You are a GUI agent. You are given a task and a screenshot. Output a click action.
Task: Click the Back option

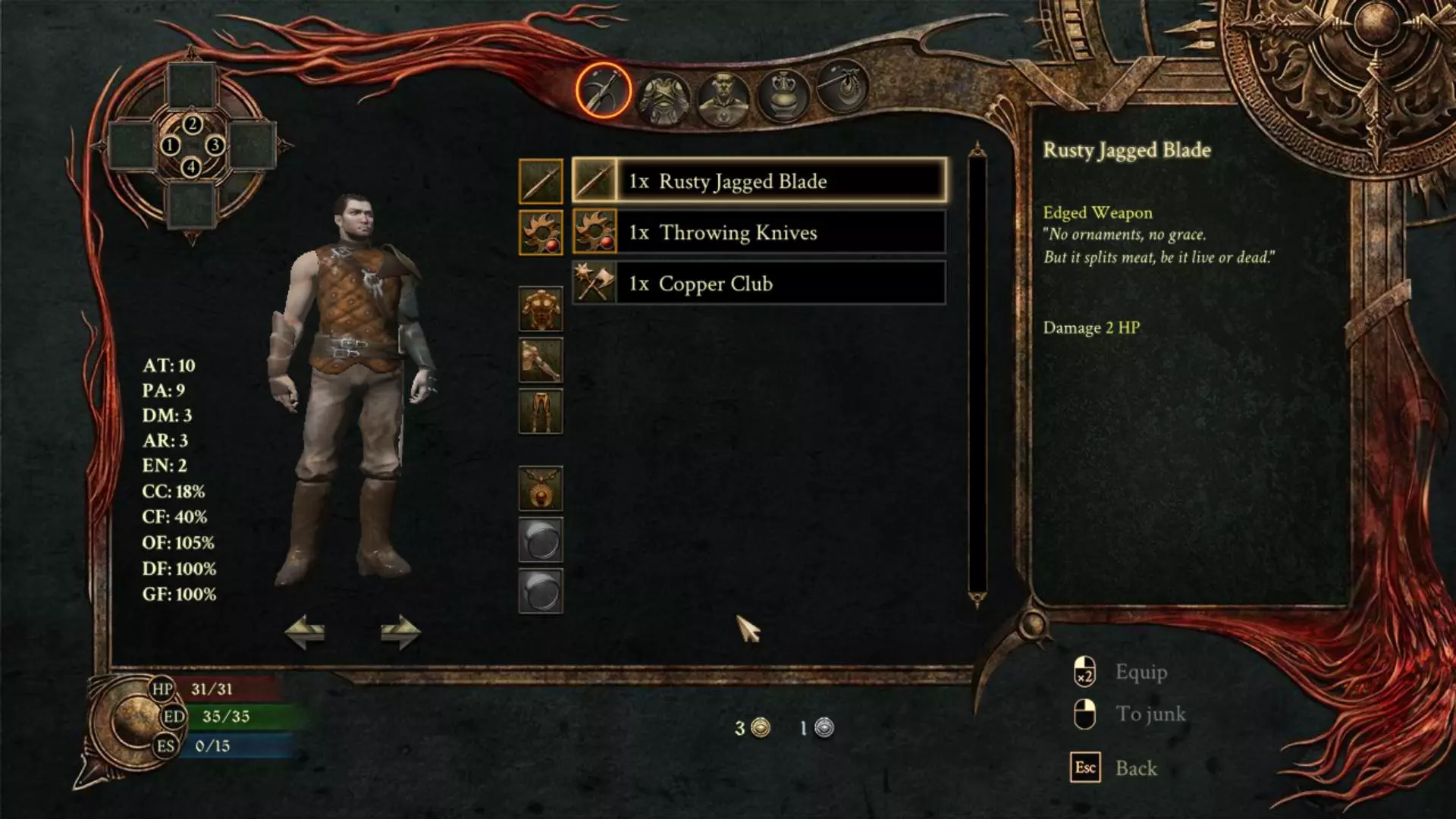(x=1136, y=768)
